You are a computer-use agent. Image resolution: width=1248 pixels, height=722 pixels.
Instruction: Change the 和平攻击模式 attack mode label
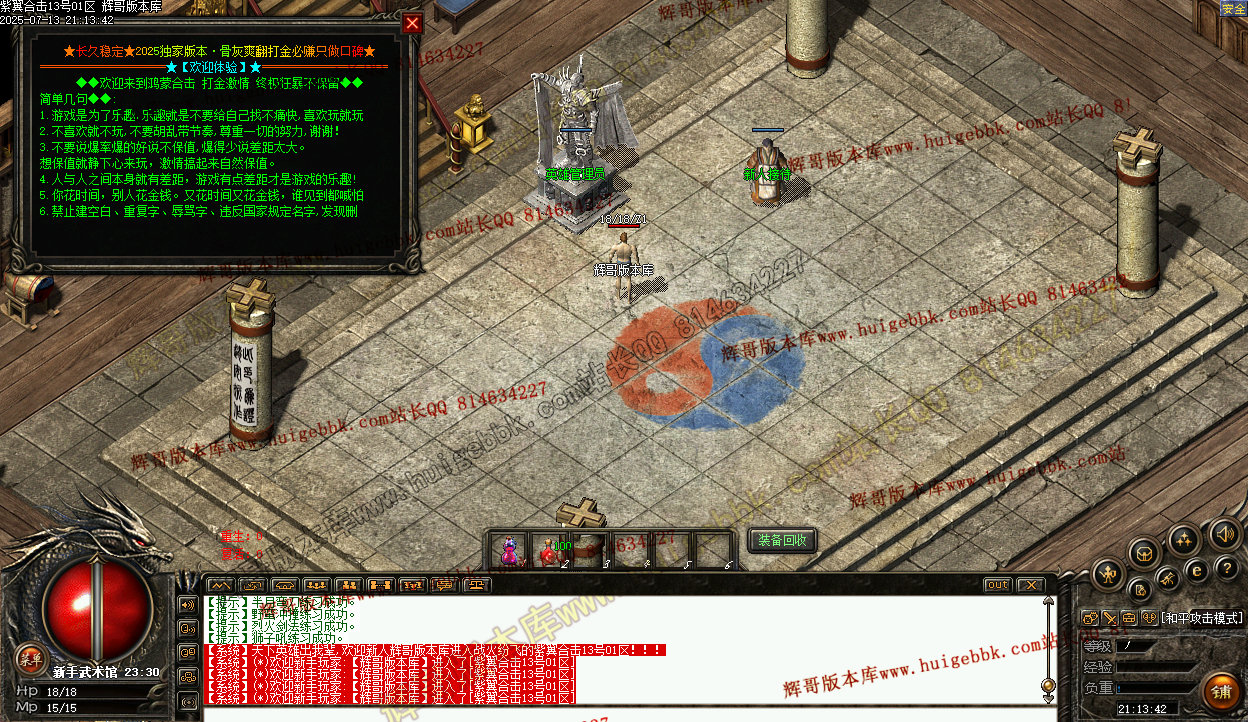1201,618
